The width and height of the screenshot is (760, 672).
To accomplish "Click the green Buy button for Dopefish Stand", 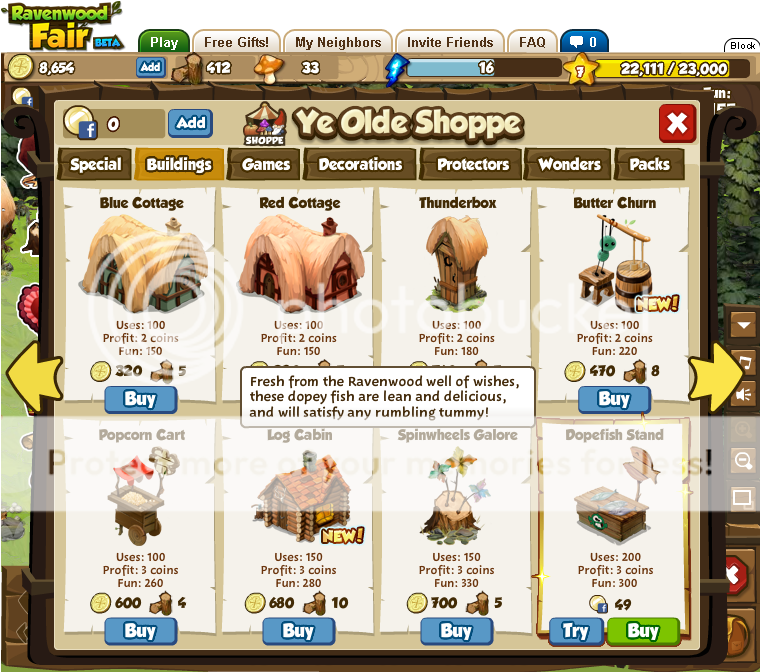I will 643,631.
